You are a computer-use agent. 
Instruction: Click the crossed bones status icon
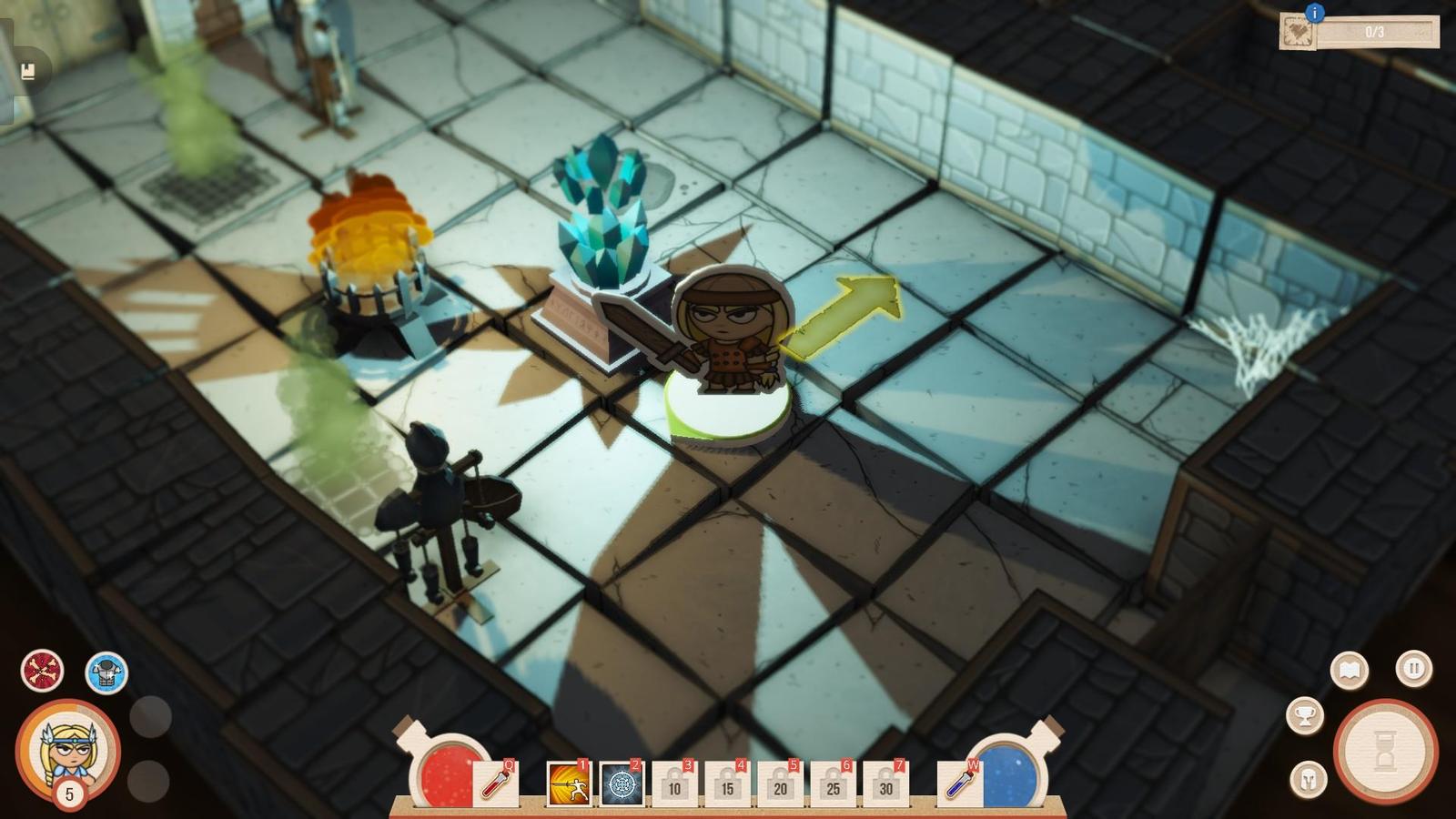tap(42, 672)
